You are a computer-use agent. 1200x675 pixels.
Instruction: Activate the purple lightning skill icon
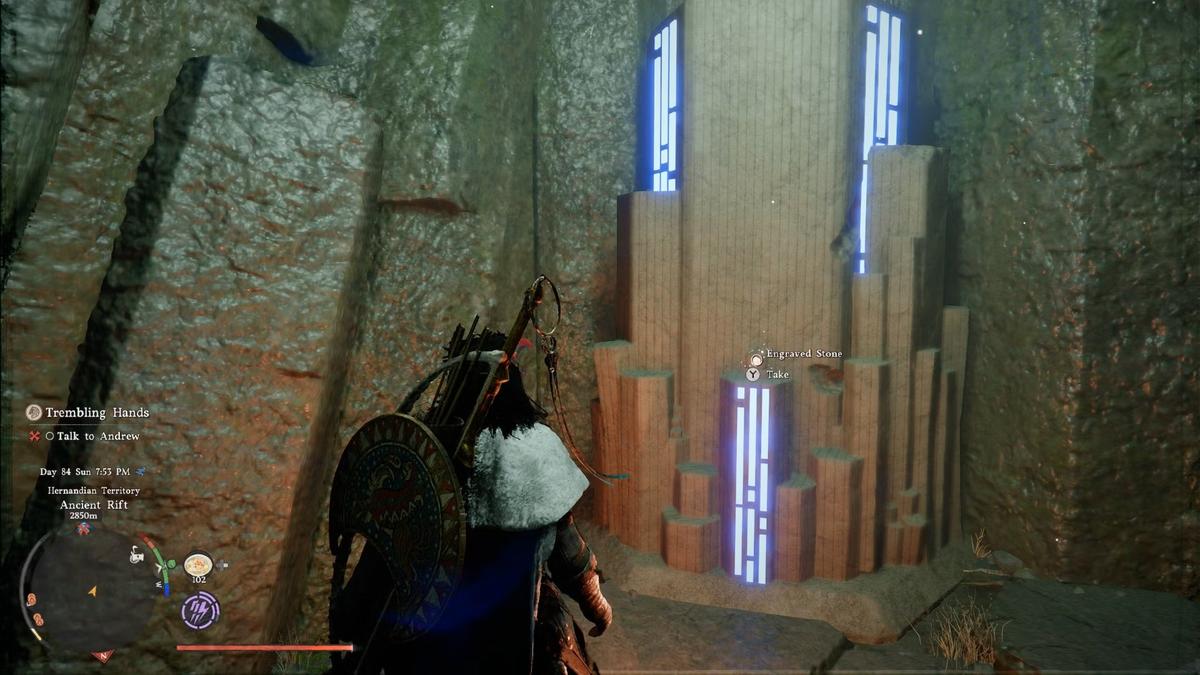point(200,610)
